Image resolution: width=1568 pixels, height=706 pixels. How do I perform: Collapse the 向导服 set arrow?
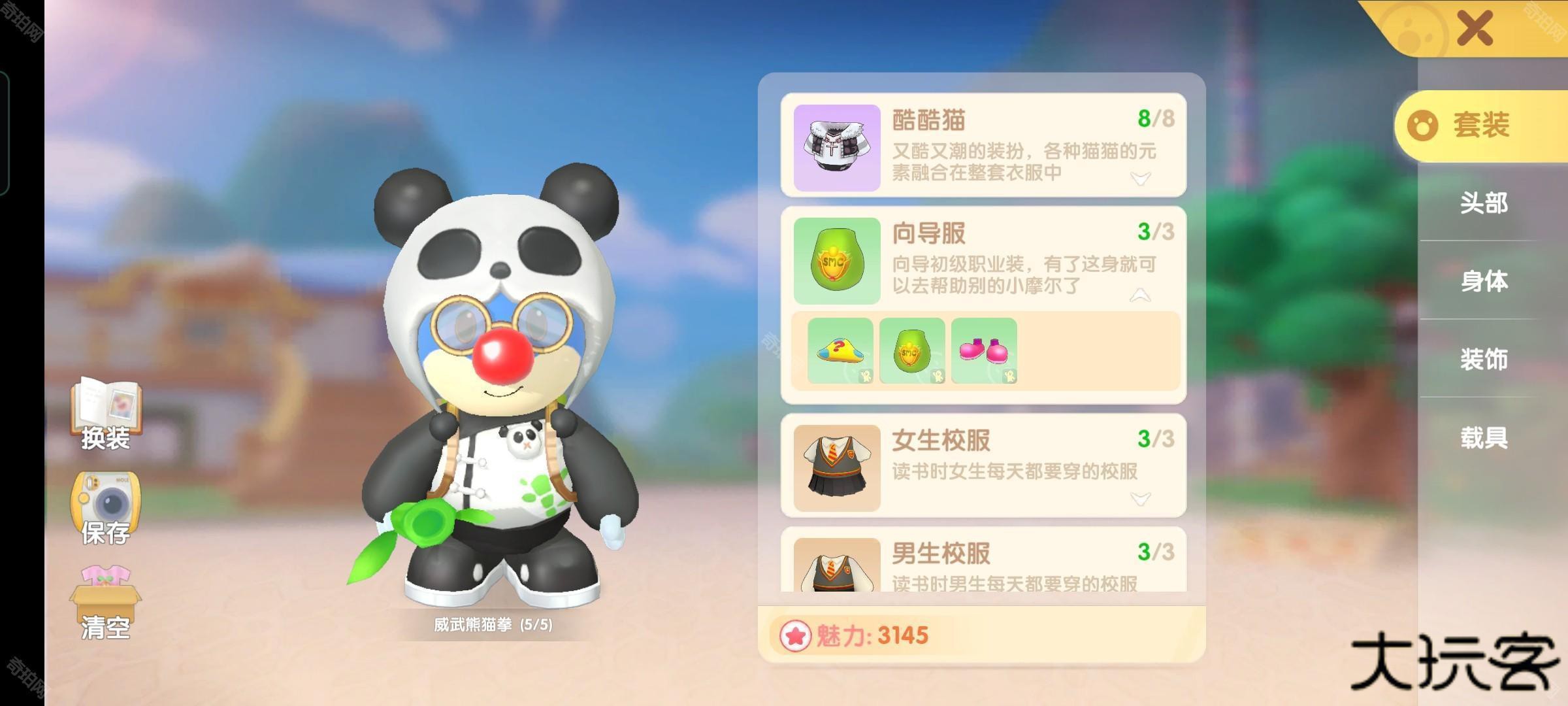(x=1141, y=295)
